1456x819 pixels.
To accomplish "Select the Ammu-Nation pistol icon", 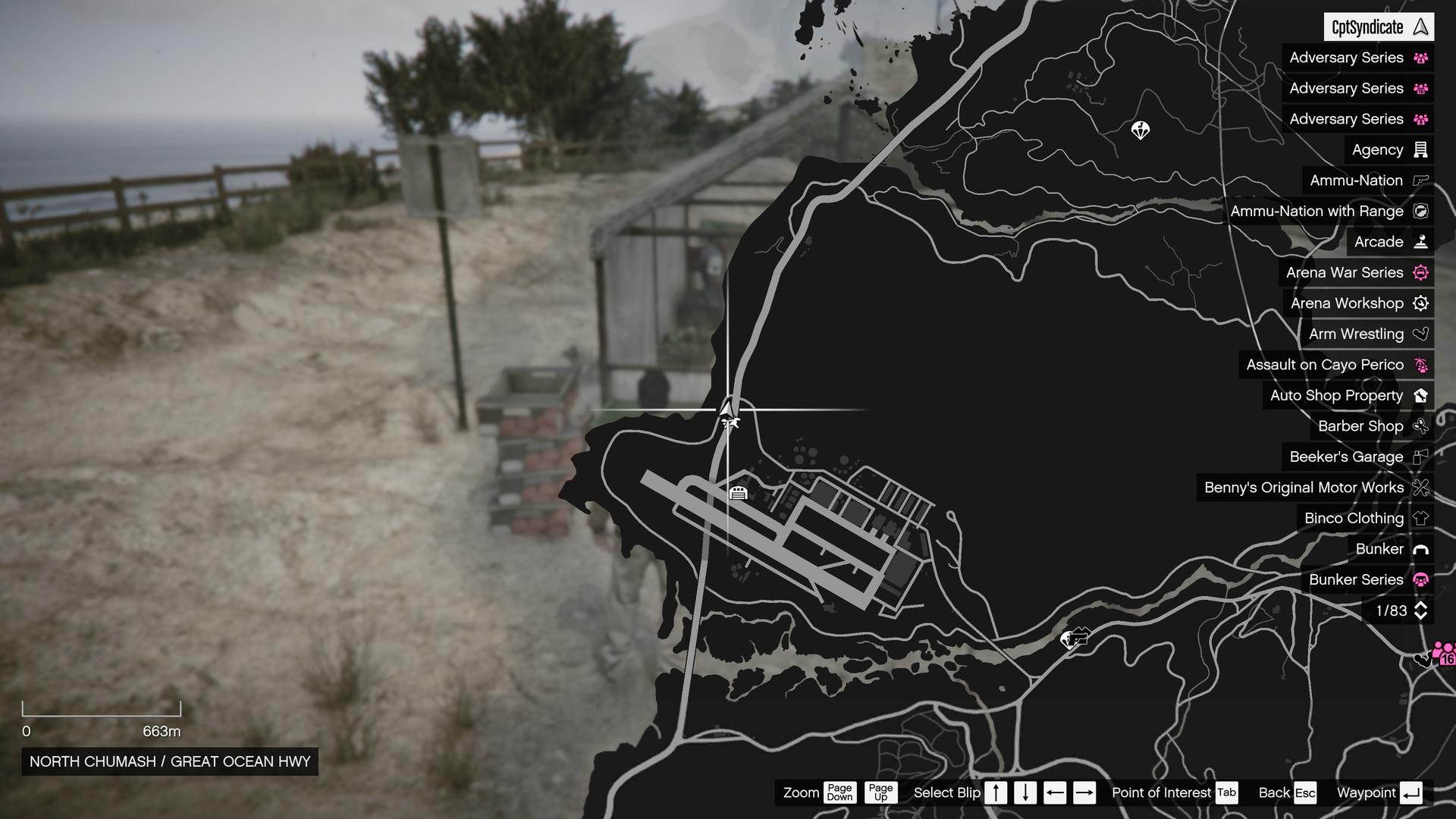I will coord(1421,180).
